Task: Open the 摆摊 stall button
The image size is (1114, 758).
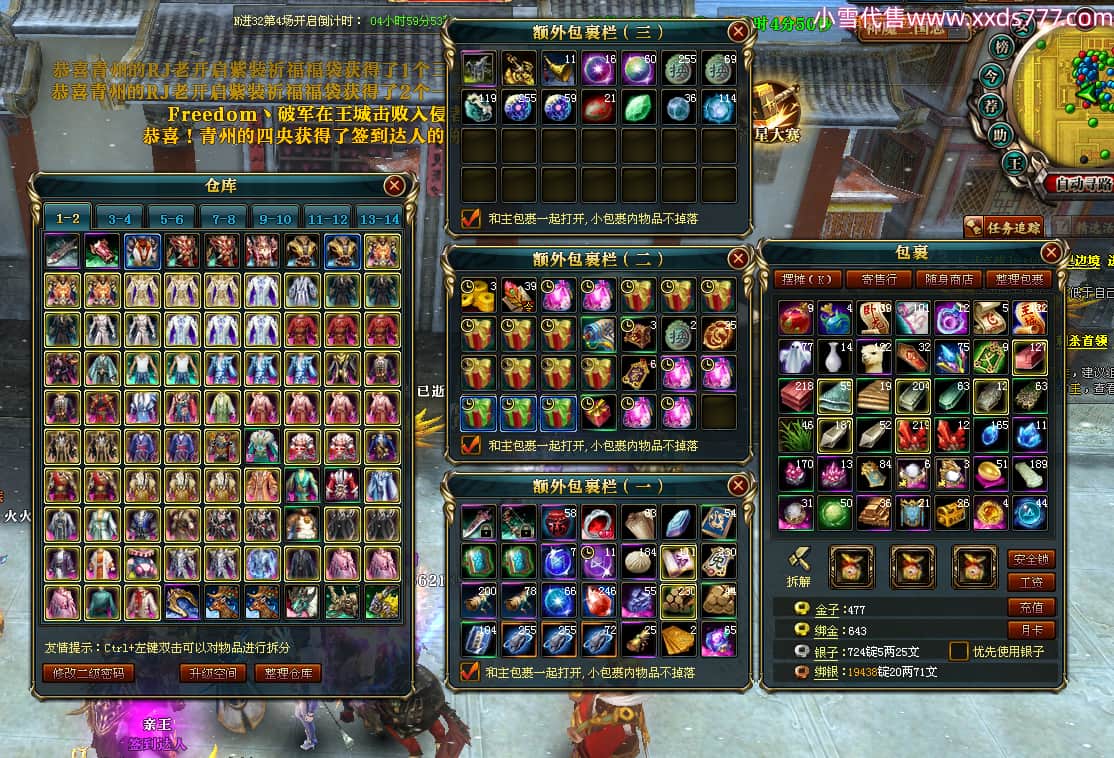Action: click(808, 279)
